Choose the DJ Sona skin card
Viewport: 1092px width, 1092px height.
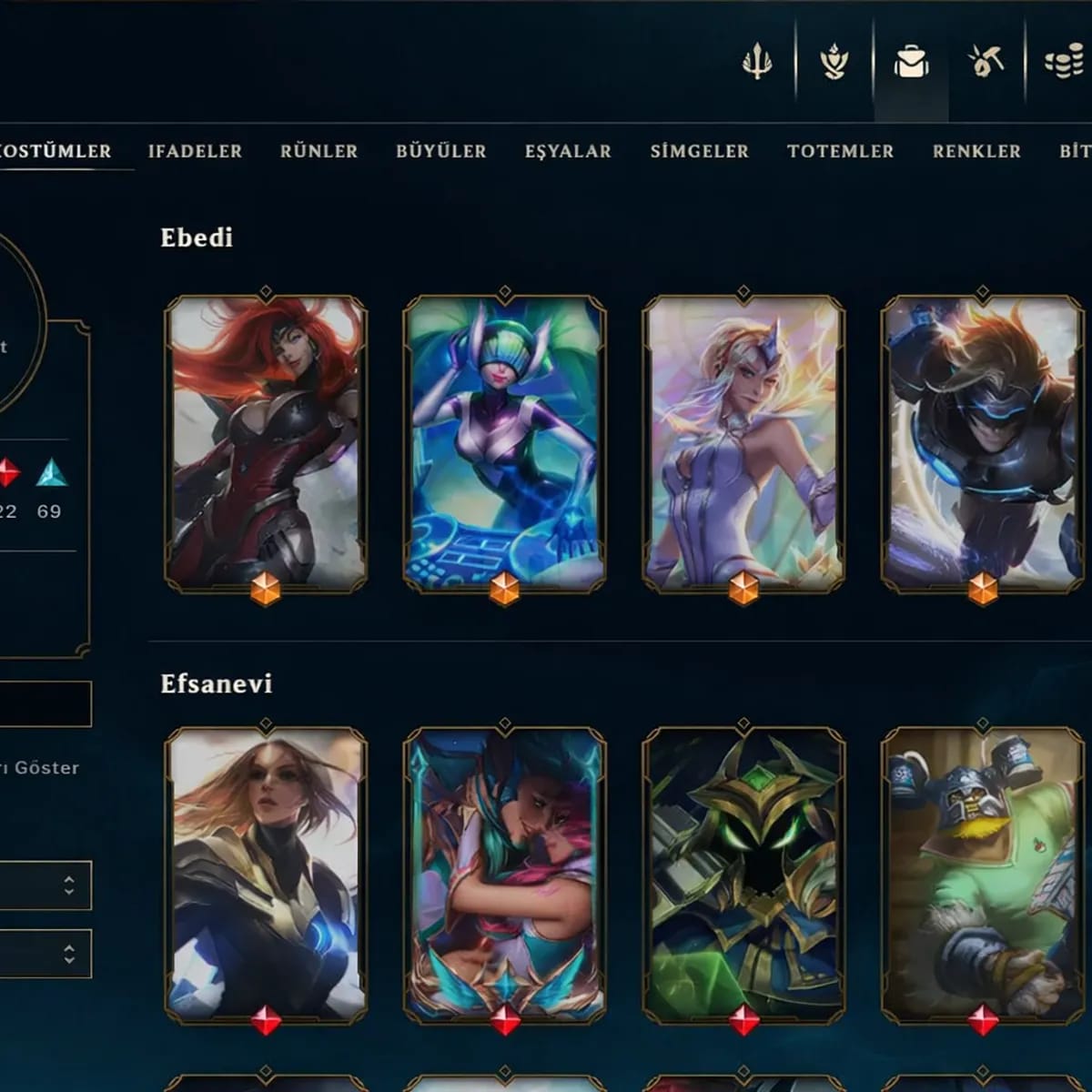pyautogui.click(x=504, y=442)
